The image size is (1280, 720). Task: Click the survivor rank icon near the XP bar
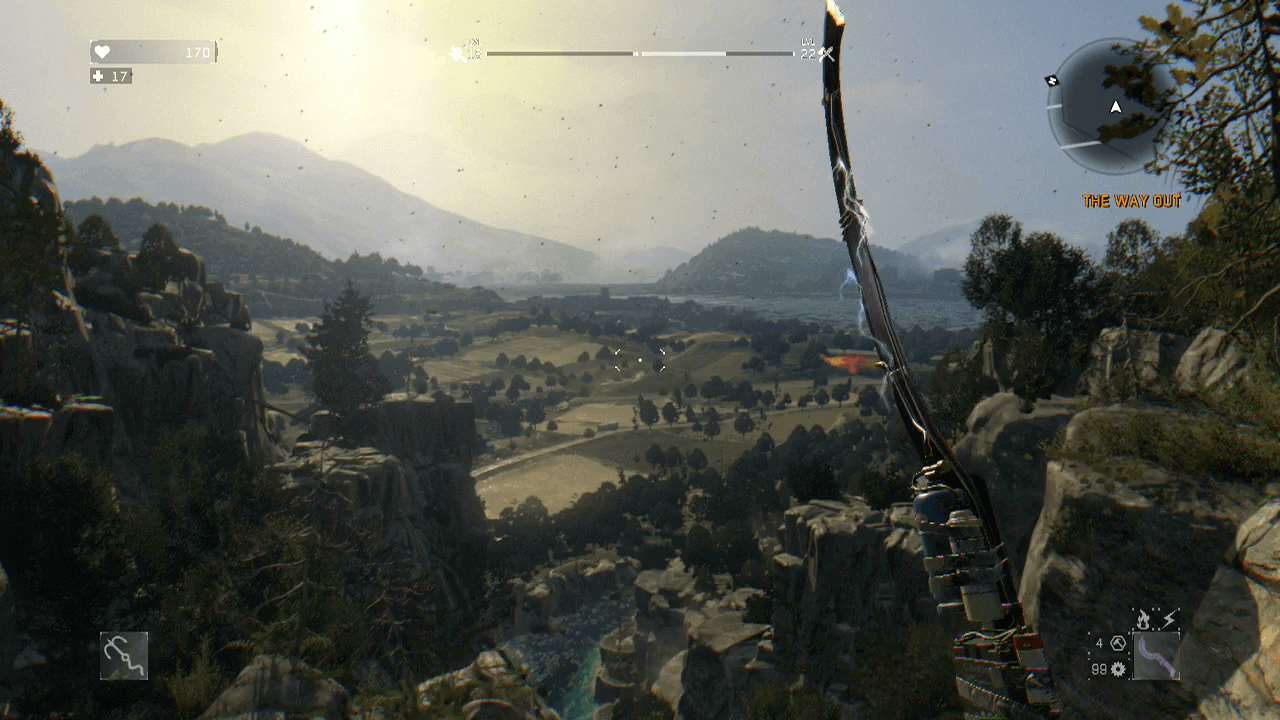pos(458,52)
